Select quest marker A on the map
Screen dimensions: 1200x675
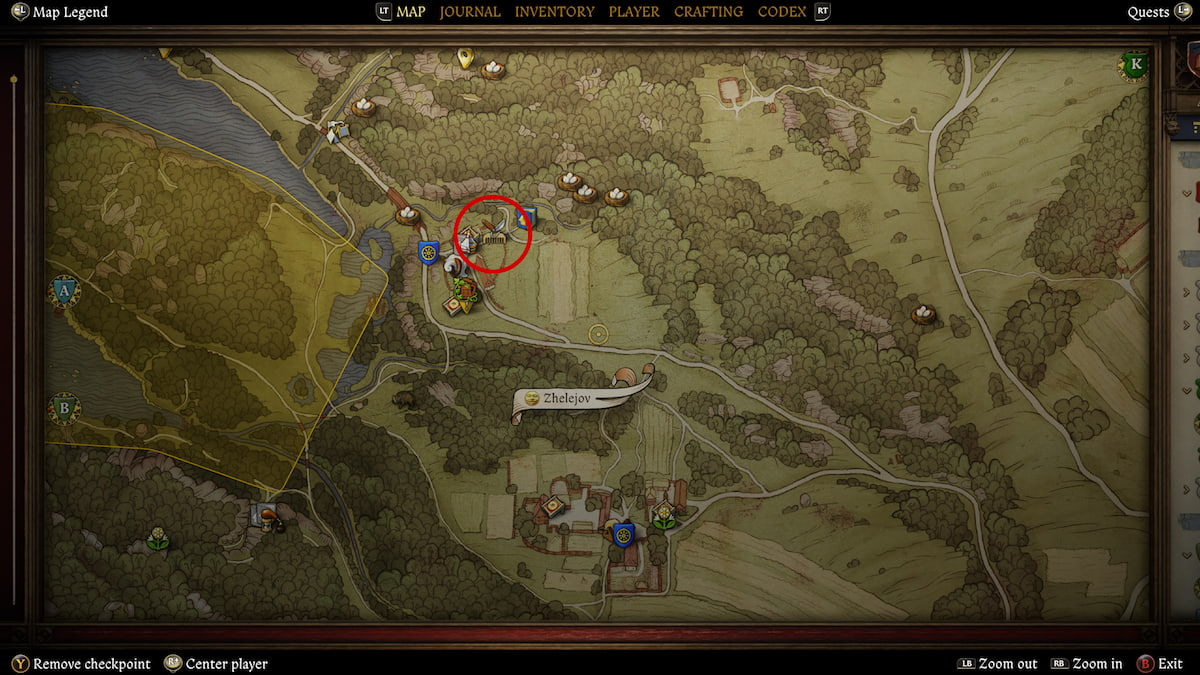point(65,292)
